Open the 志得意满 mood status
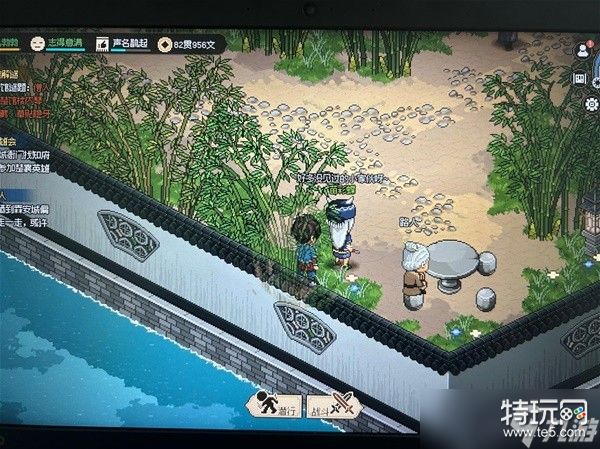The width and height of the screenshot is (600, 449). [57, 44]
